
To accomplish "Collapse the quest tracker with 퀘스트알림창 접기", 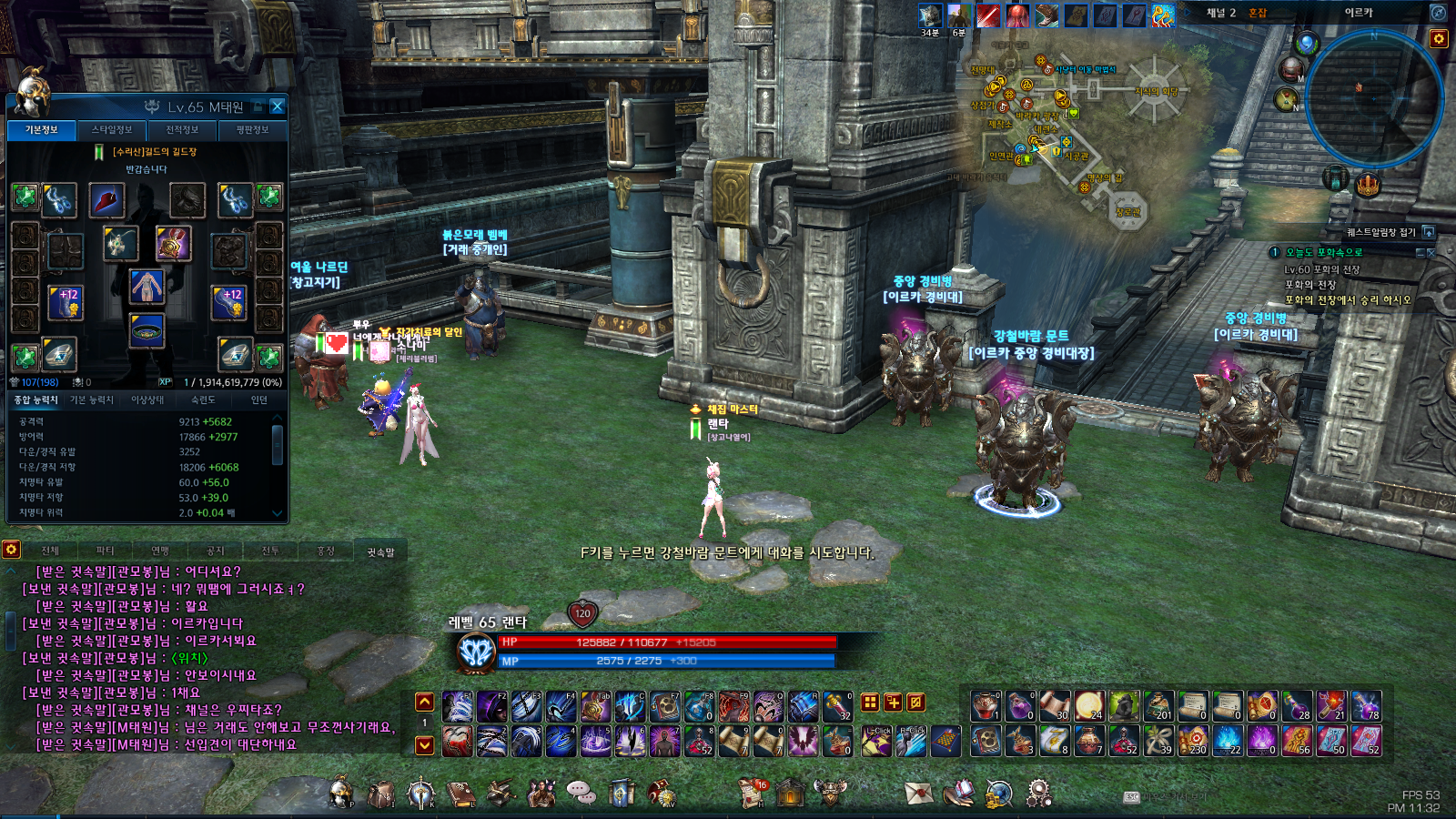I will (1429, 232).
